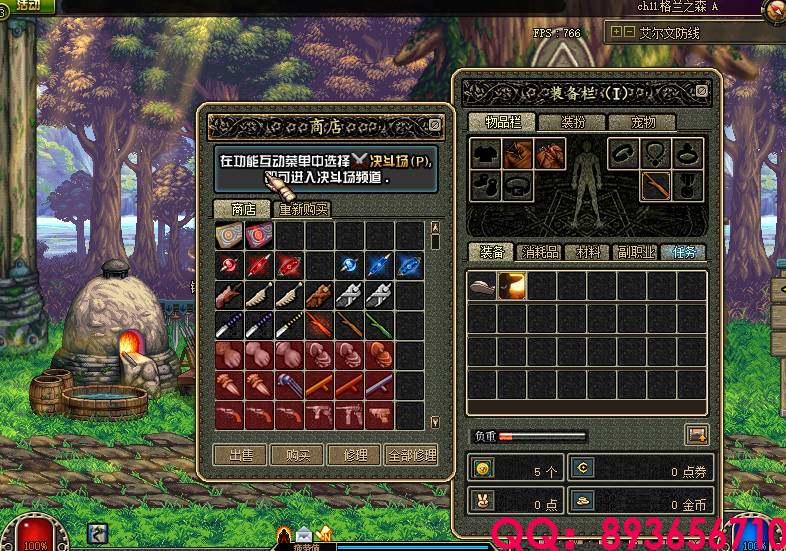Open the 活动 (Events) button

click(28, 5)
